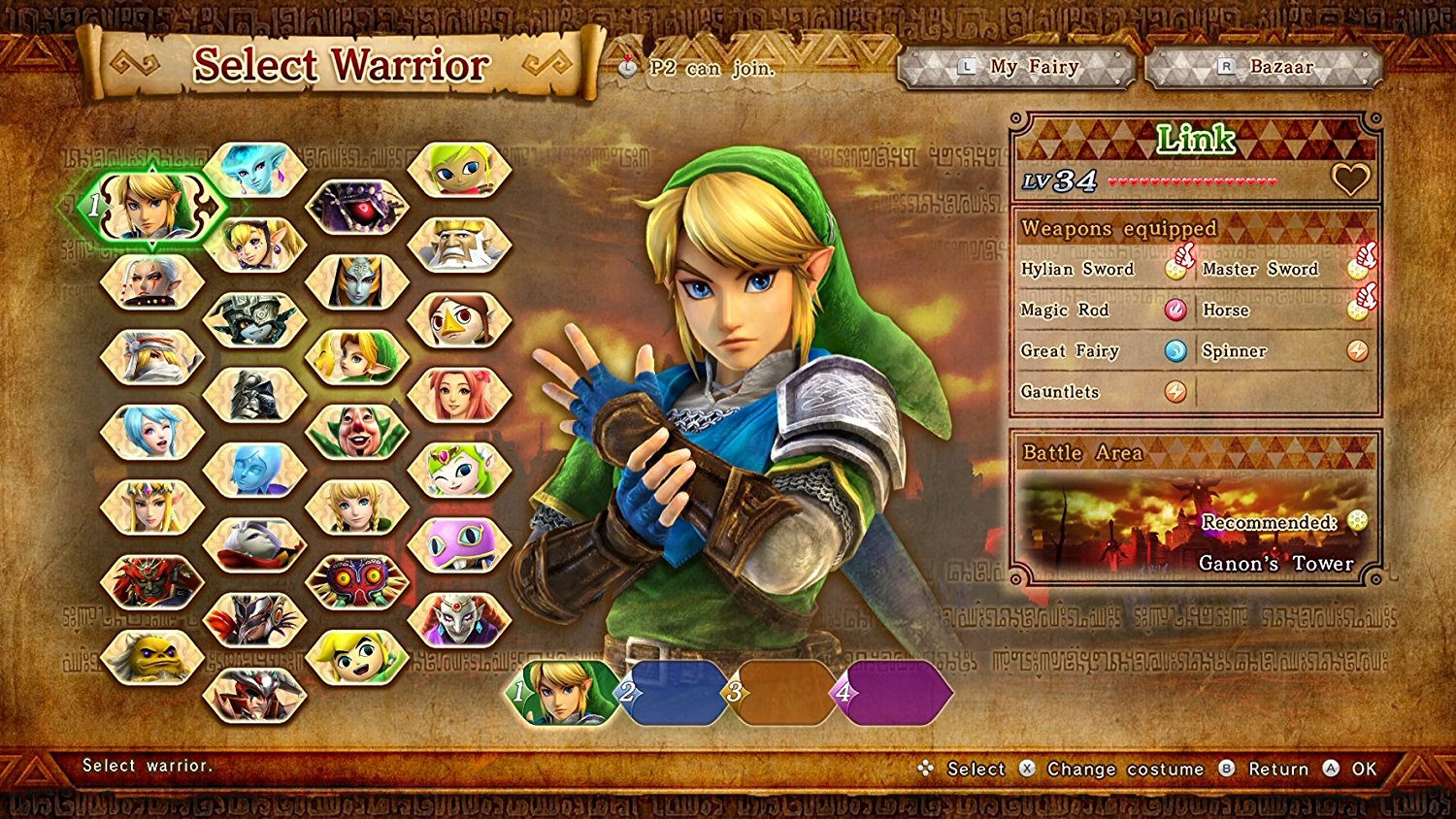Viewport: 1456px width, 819px height.
Task: Click Change costume at the bottom bar
Action: pyautogui.click(x=1124, y=768)
